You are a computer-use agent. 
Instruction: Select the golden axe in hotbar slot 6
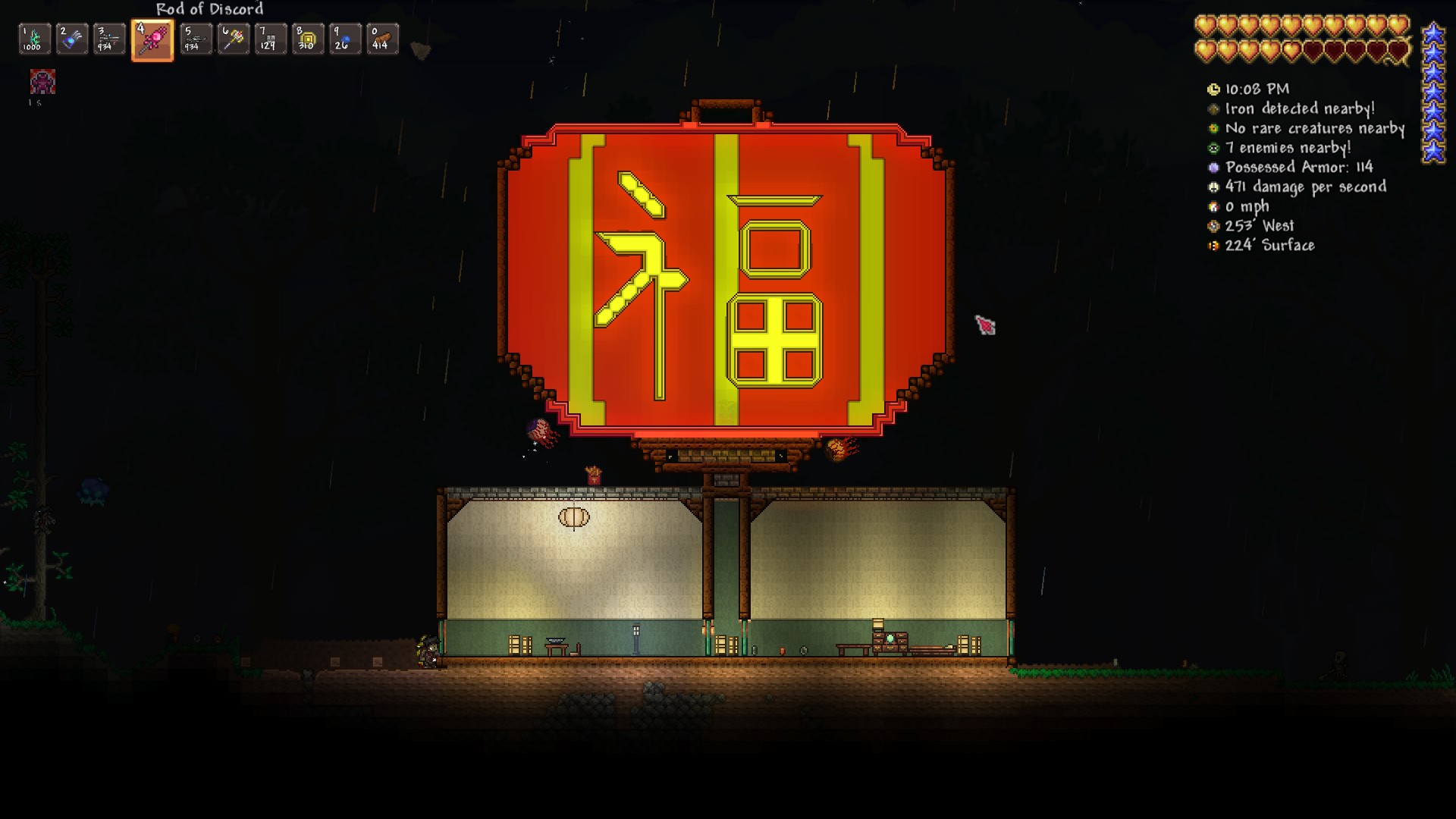coord(234,39)
